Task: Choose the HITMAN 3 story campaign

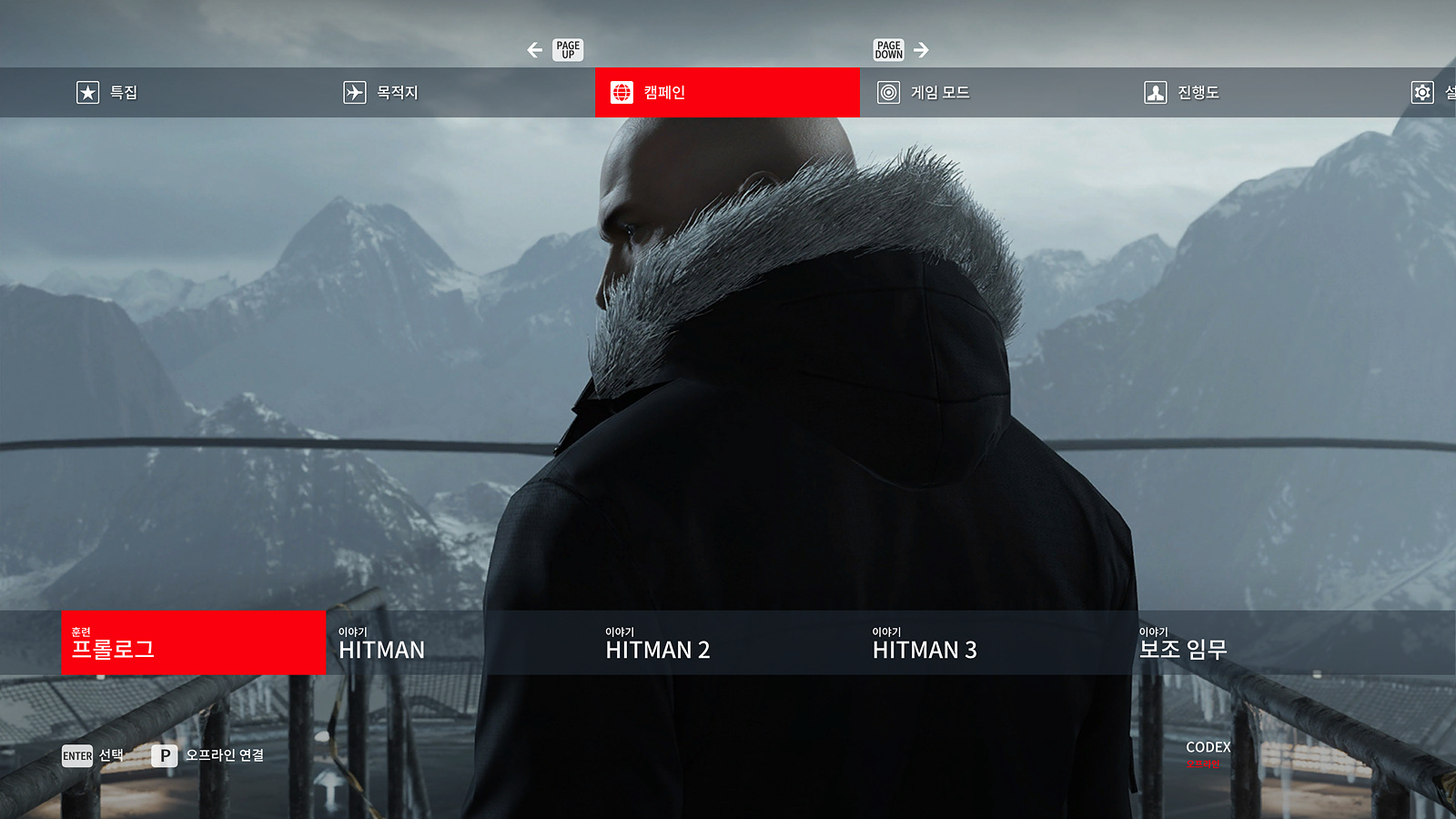Action: (992, 642)
